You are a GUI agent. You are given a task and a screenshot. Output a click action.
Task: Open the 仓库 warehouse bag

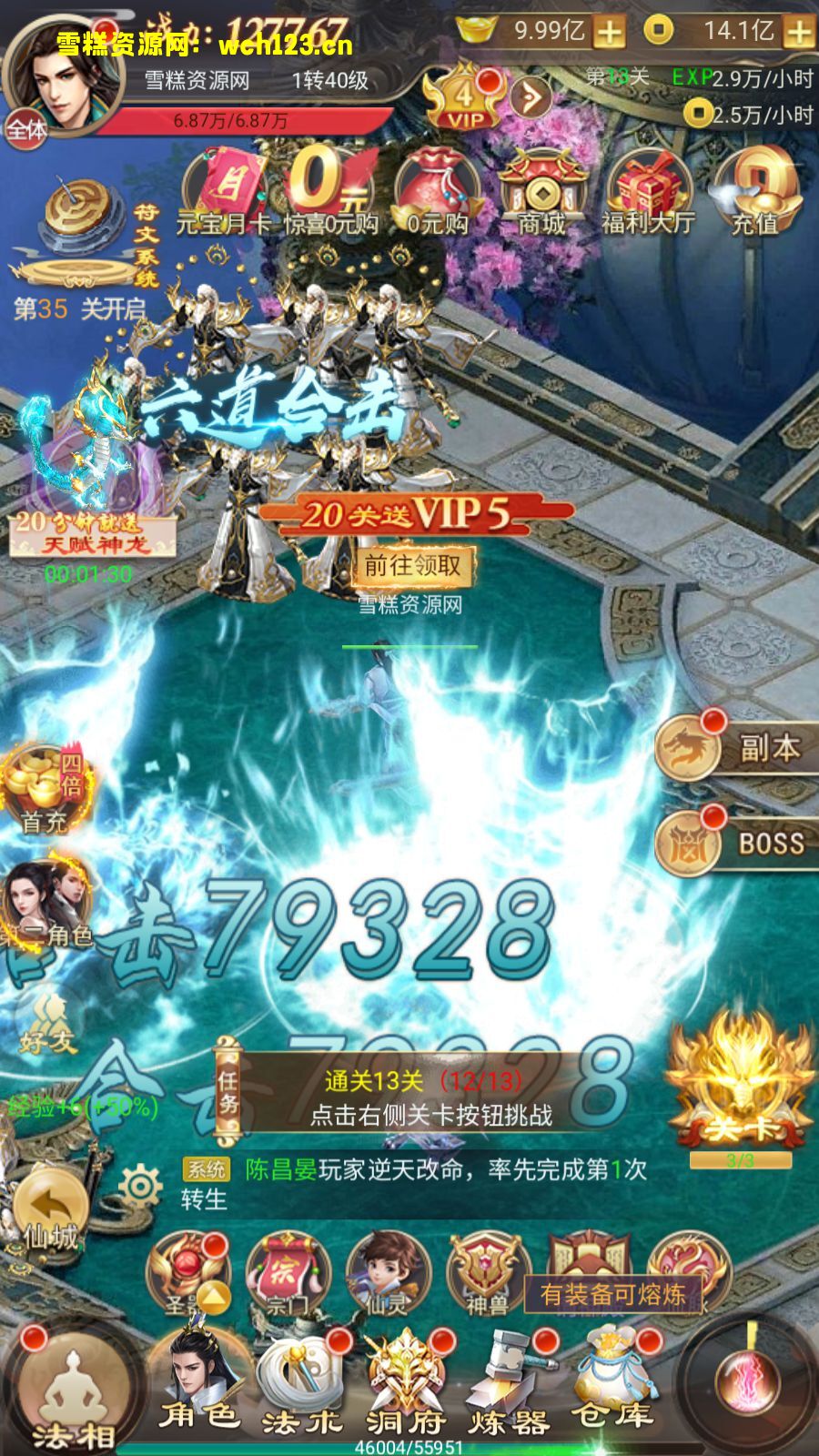point(612,1383)
